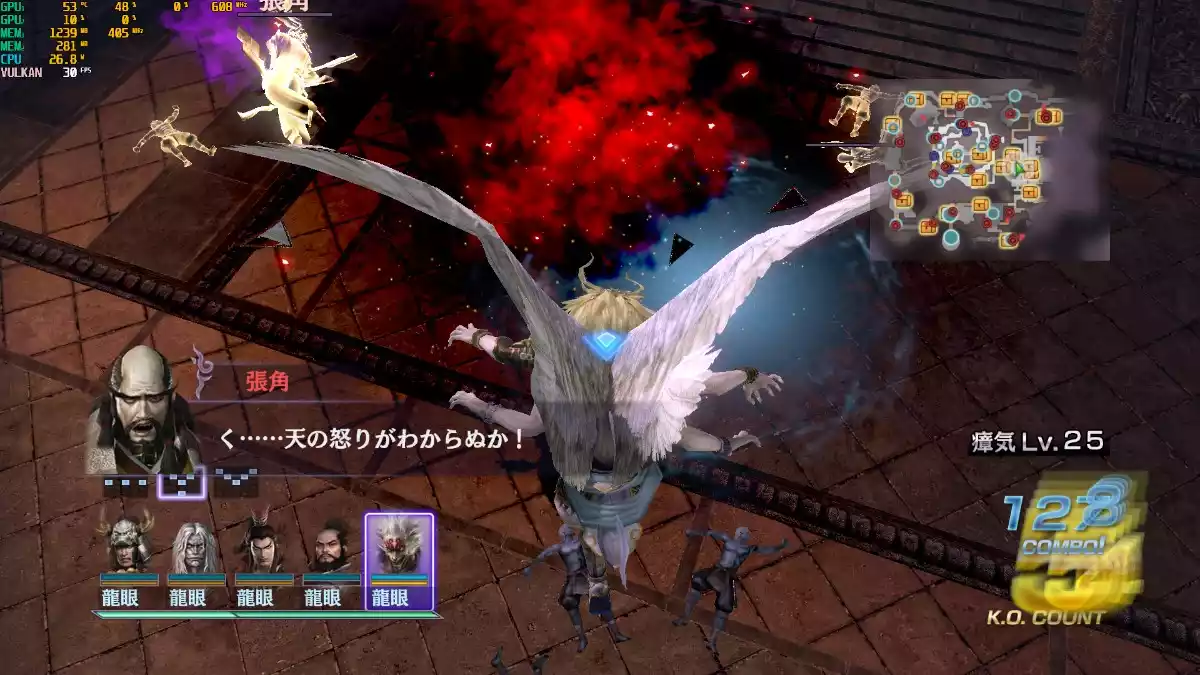Click the highlighted V-shaped formation icon
Image resolution: width=1200 pixels, height=675 pixels.
pyautogui.click(x=182, y=483)
